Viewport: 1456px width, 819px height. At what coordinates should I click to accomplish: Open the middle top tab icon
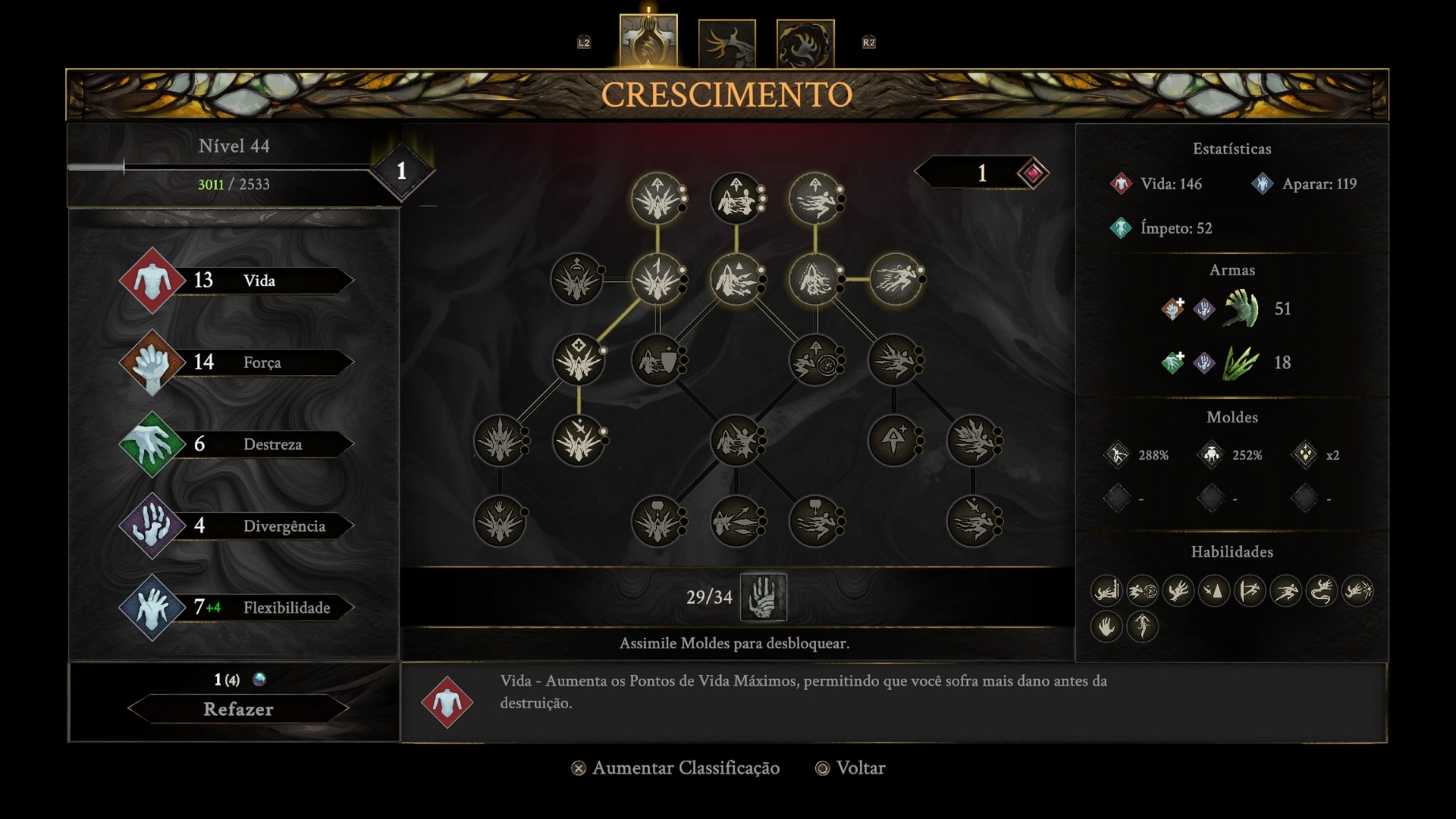click(726, 43)
